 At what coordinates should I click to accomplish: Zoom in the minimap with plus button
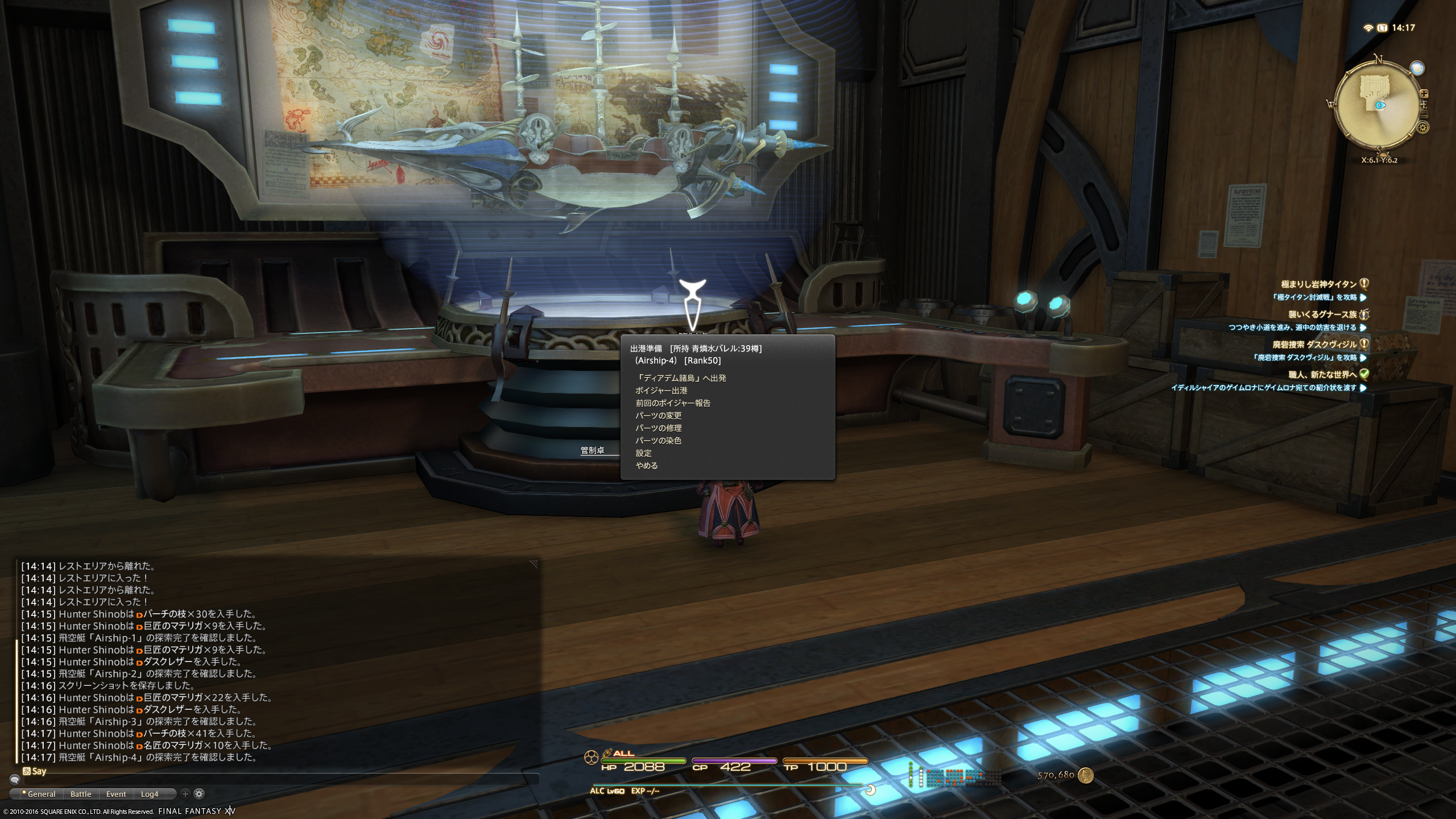[1424, 94]
